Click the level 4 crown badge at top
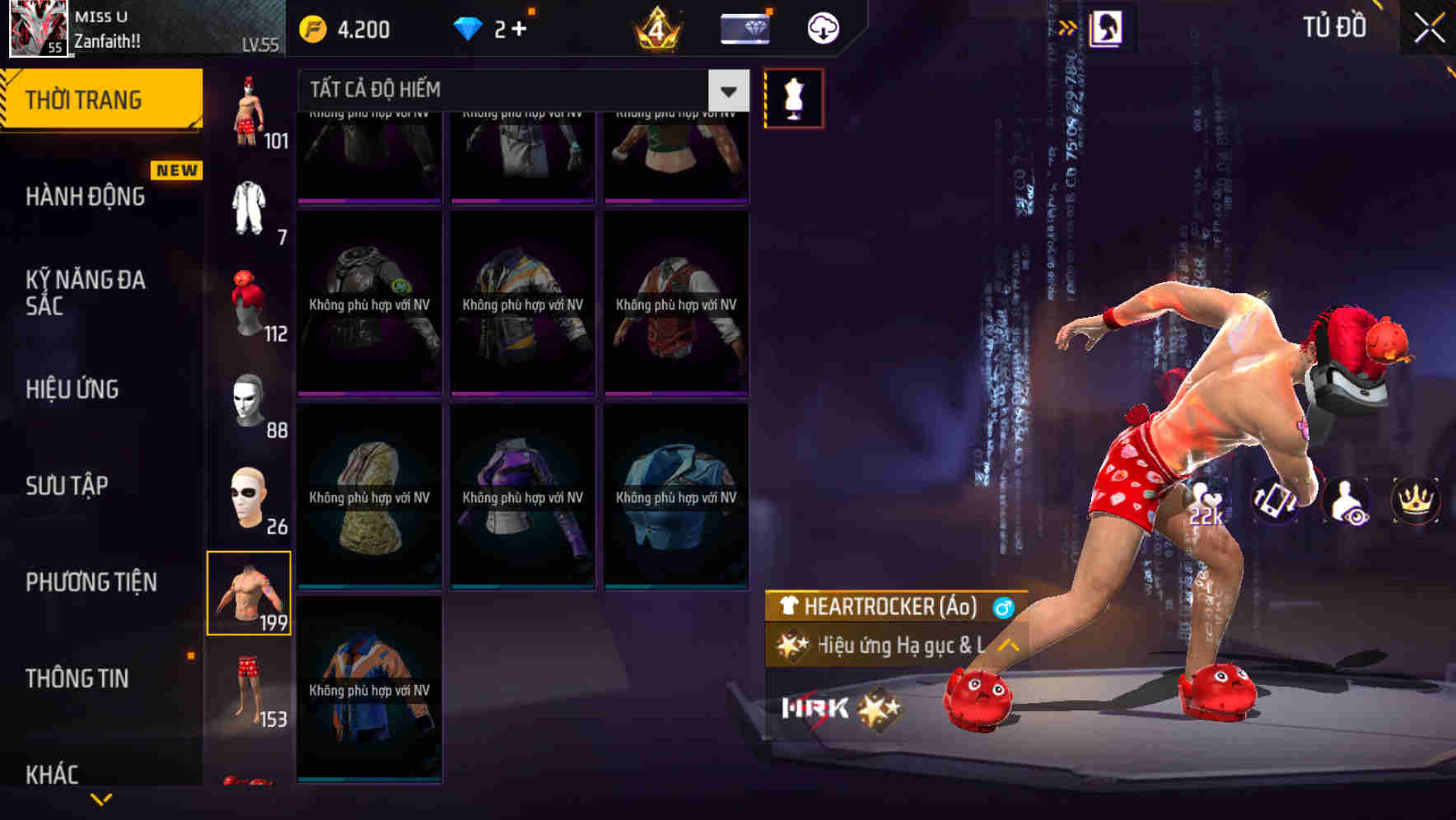This screenshot has height=820, width=1456. [655, 30]
